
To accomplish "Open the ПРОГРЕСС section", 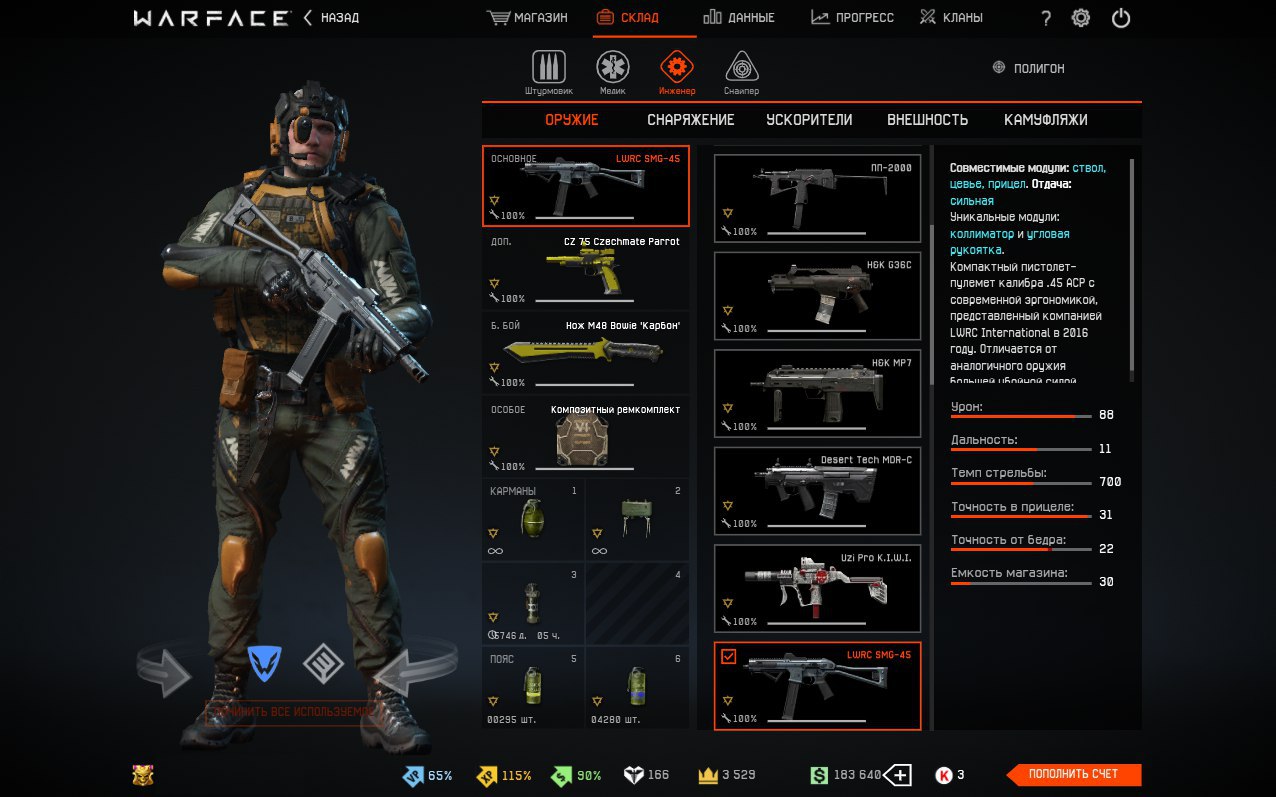I will (852, 18).
